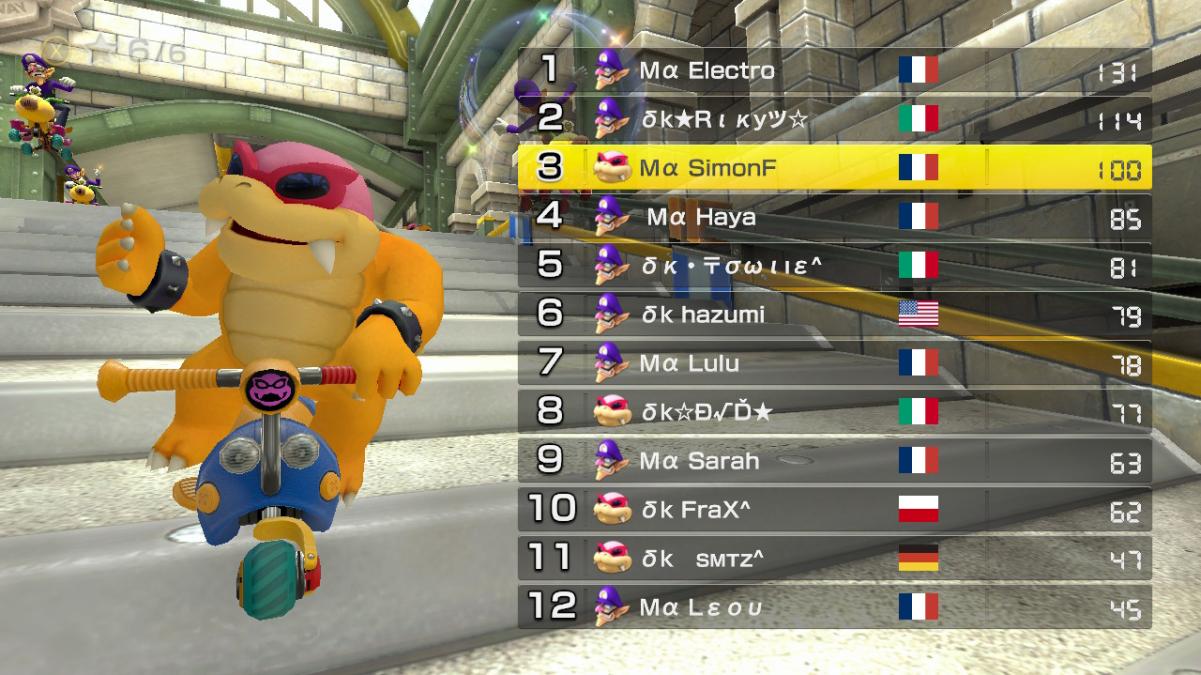Click the Mα Lulu results row

click(834, 363)
